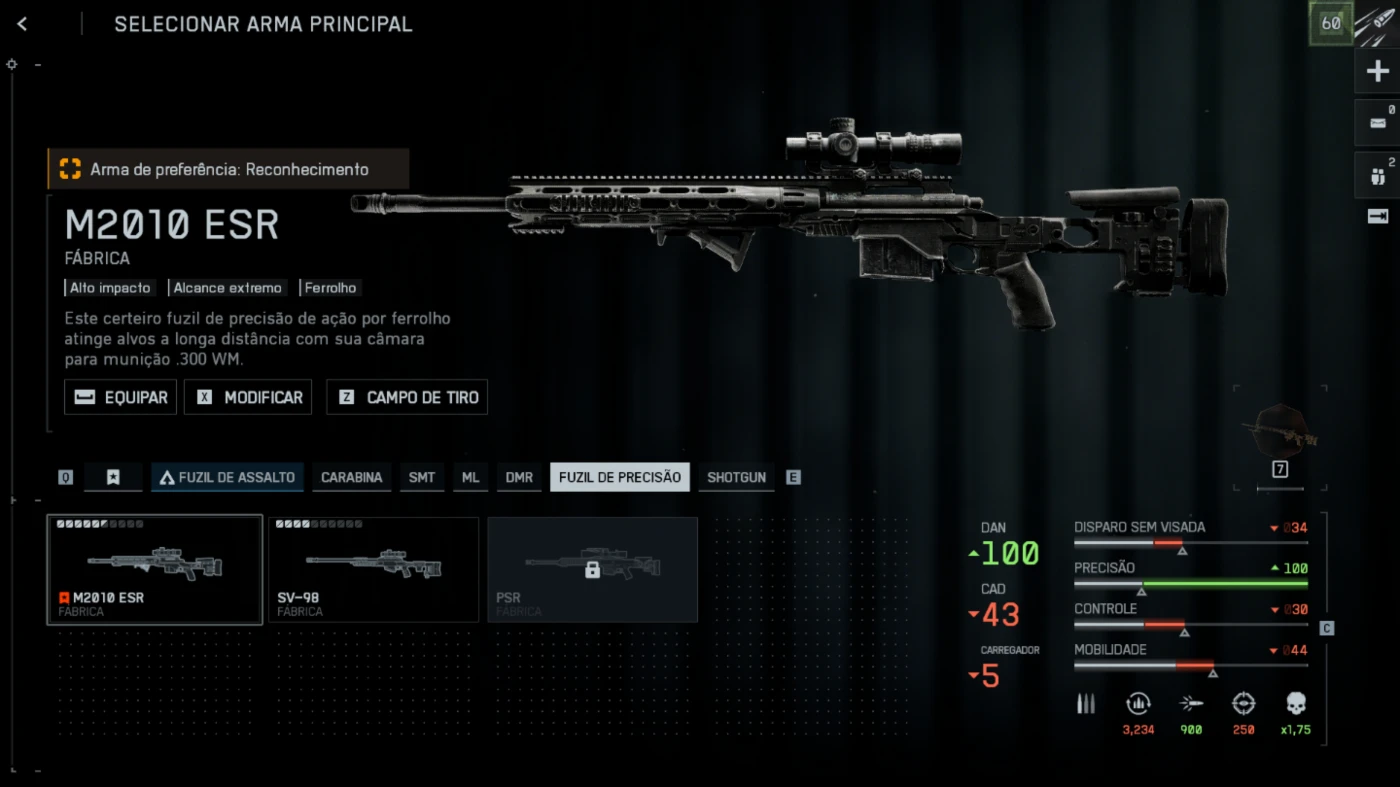The height and width of the screenshot is (787, 1400).
Task: Switch to the CARABINA tab
Action: 351,477
